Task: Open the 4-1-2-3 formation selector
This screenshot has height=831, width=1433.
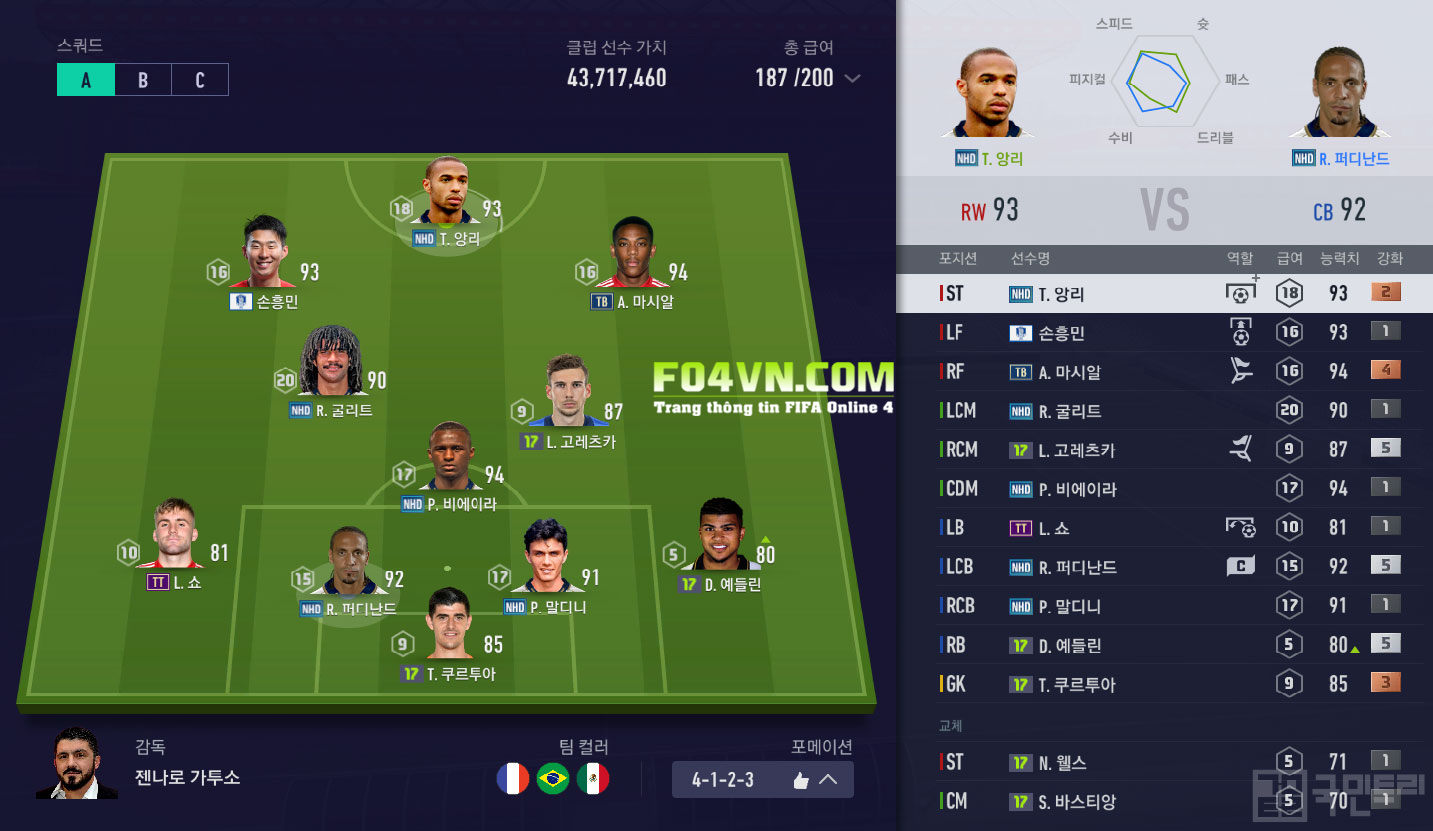Action: (762, 780)
